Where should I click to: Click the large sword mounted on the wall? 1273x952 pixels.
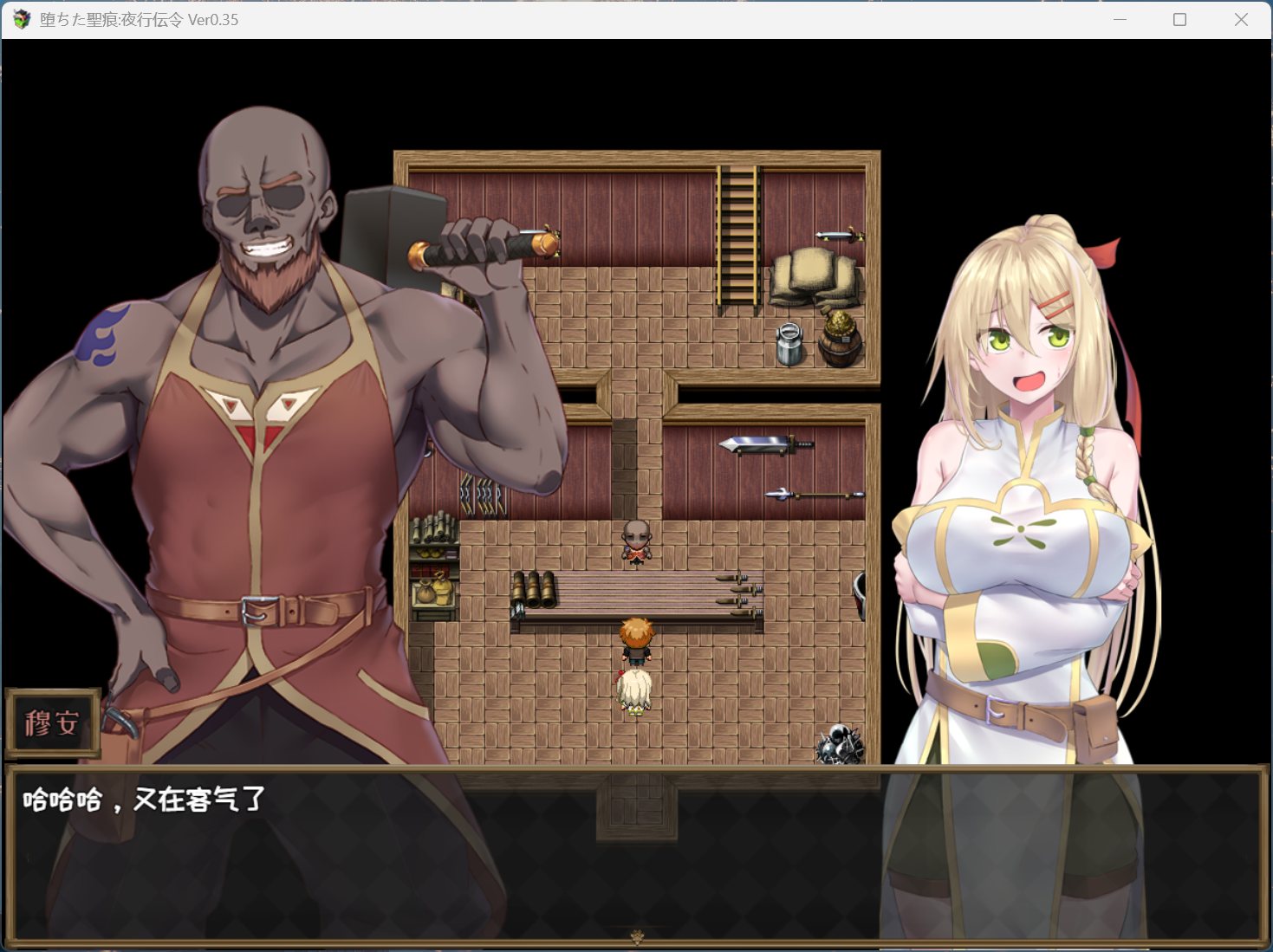click(x=764, y=446)
